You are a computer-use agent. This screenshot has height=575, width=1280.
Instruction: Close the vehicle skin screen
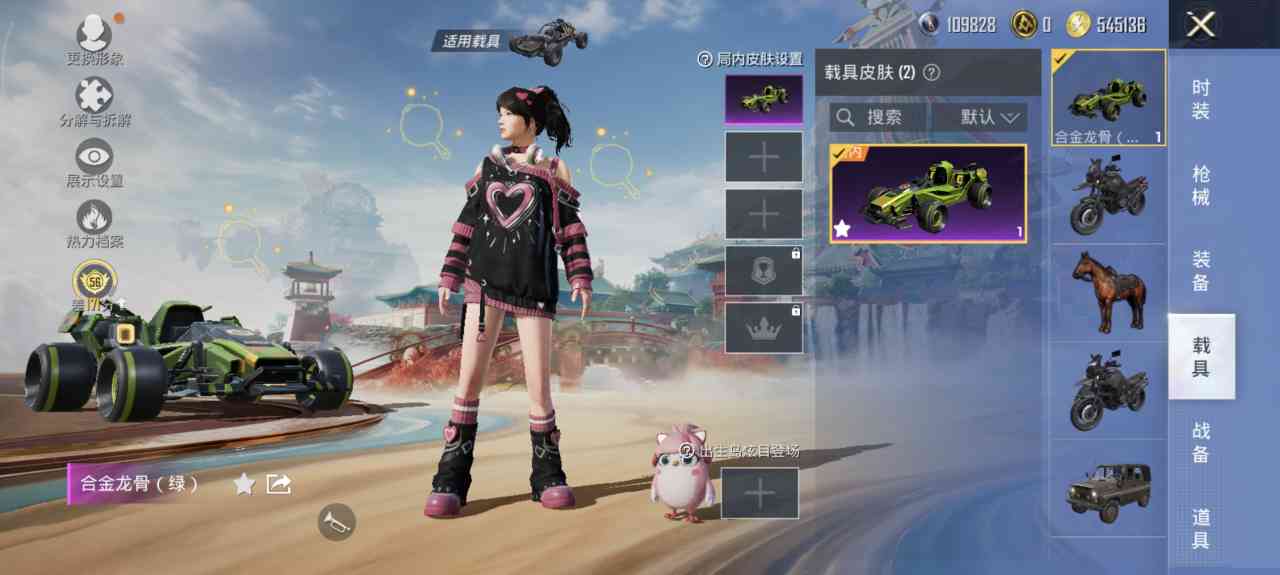pyautogui.click(x=1200, y=25)
